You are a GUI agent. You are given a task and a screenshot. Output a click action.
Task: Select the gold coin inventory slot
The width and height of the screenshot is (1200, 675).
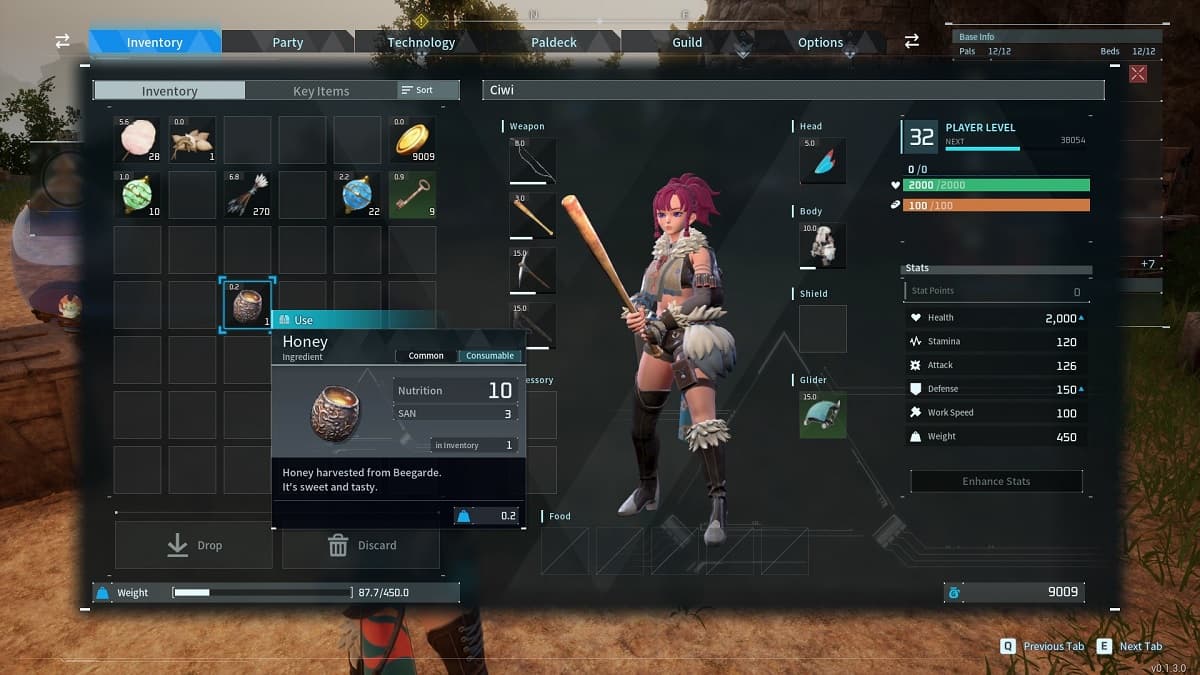[412, 140]
